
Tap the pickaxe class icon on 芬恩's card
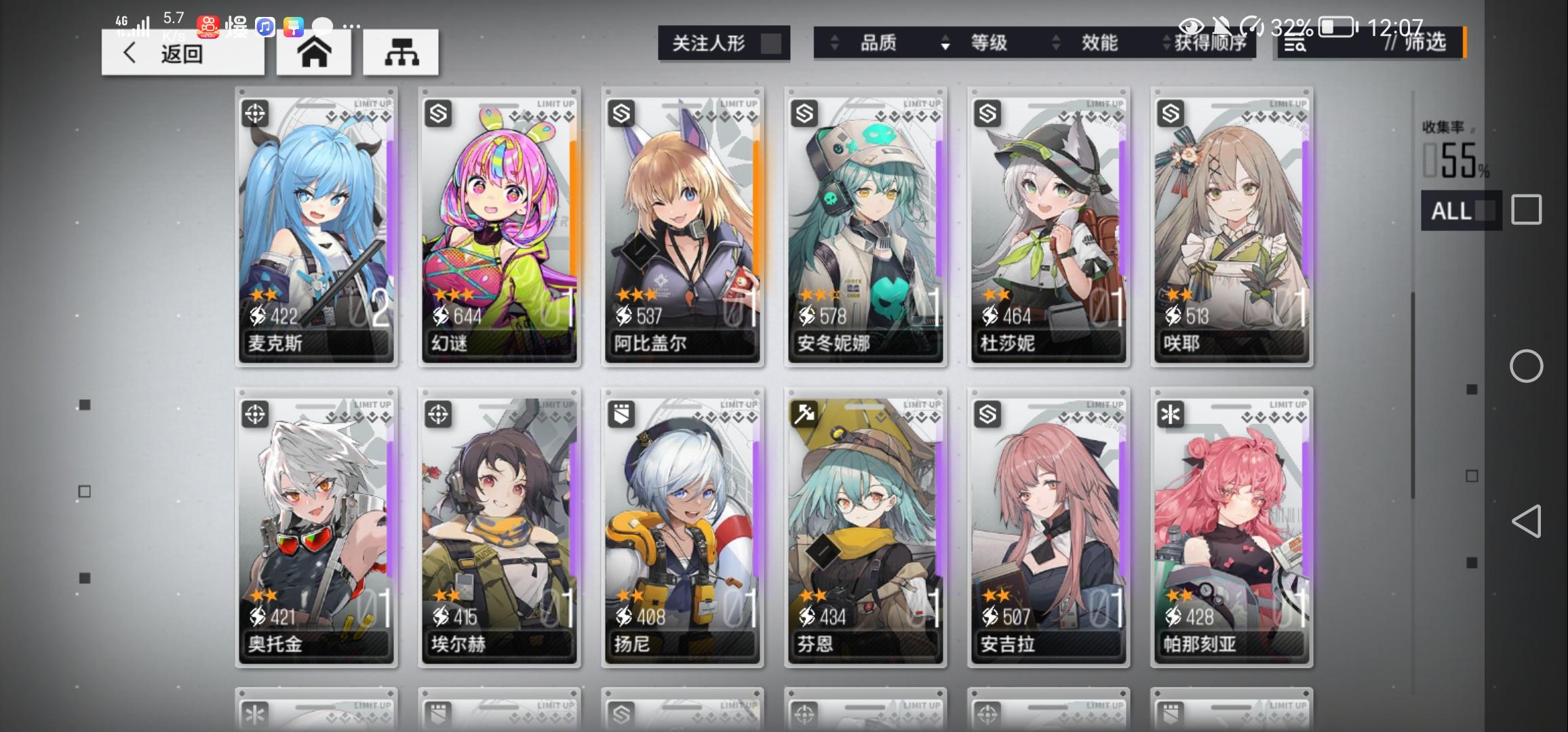point(806,413)
